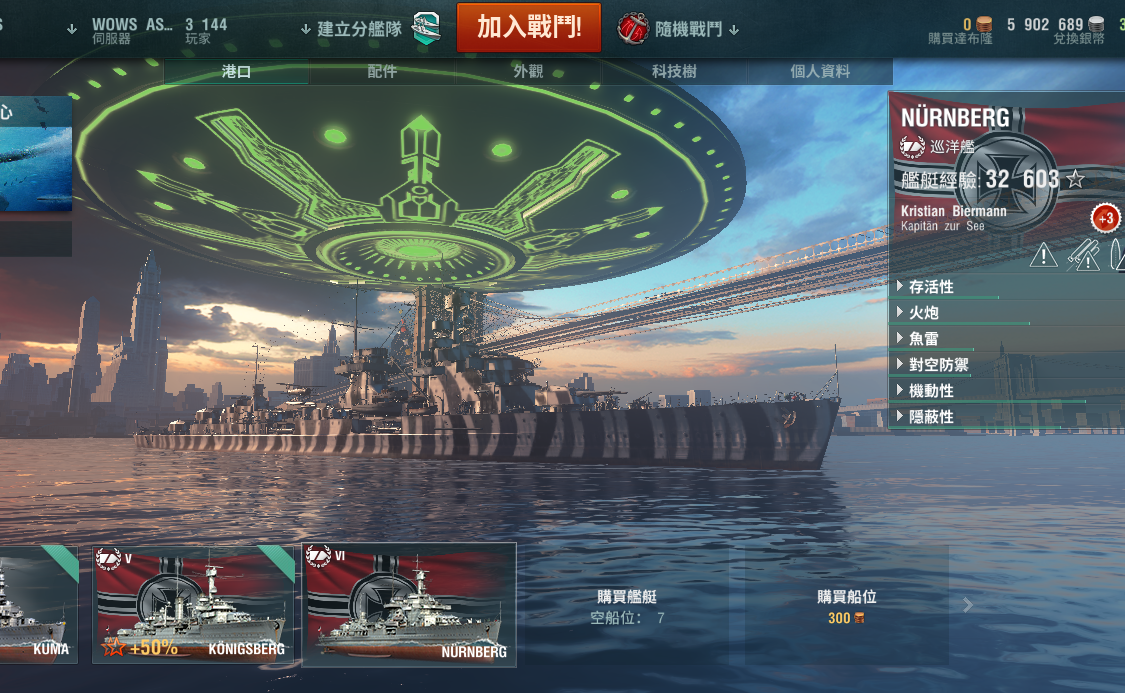Open the 科技樹 tech tree tab

[674, 71]
